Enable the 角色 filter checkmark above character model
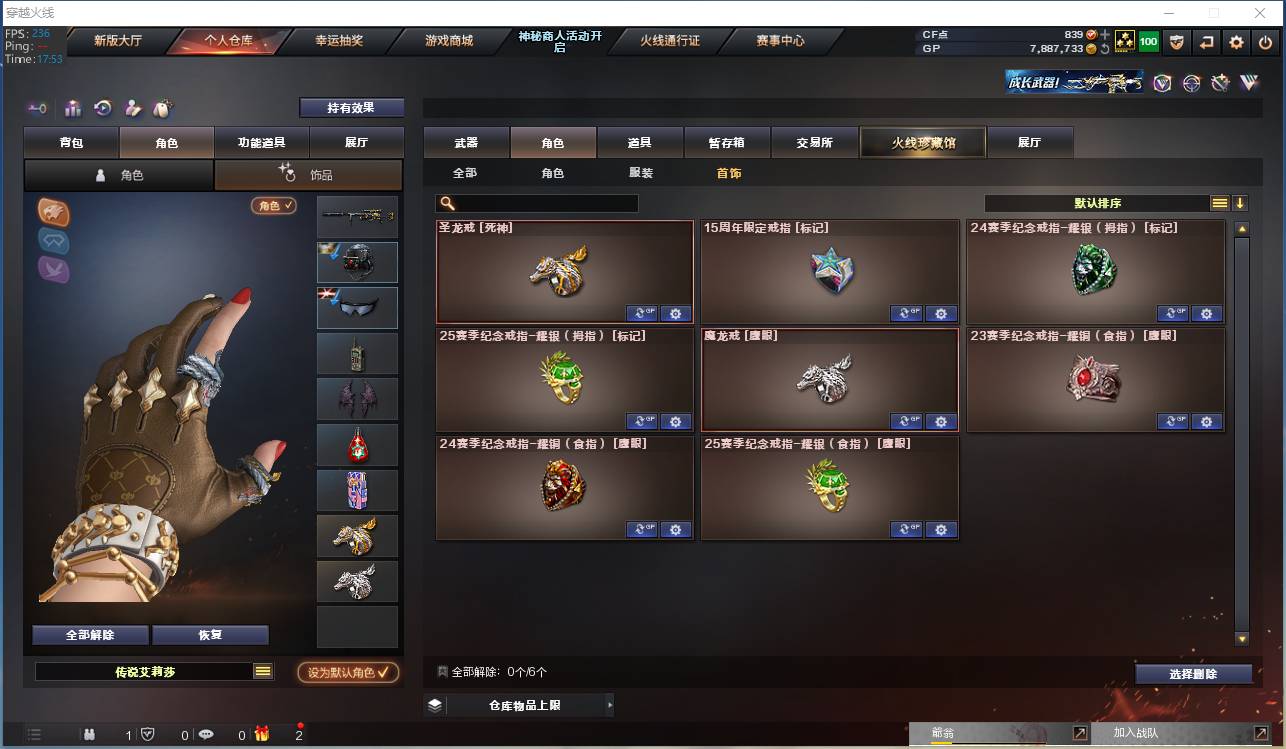1286x749 pixels. click(271, 203)
